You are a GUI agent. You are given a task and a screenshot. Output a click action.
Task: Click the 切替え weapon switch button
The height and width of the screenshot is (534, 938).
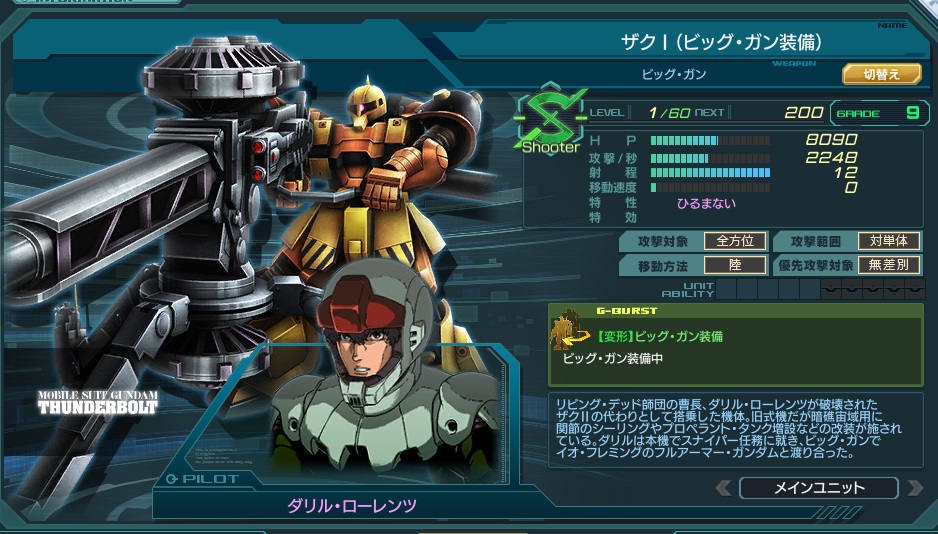pos(881,74)
